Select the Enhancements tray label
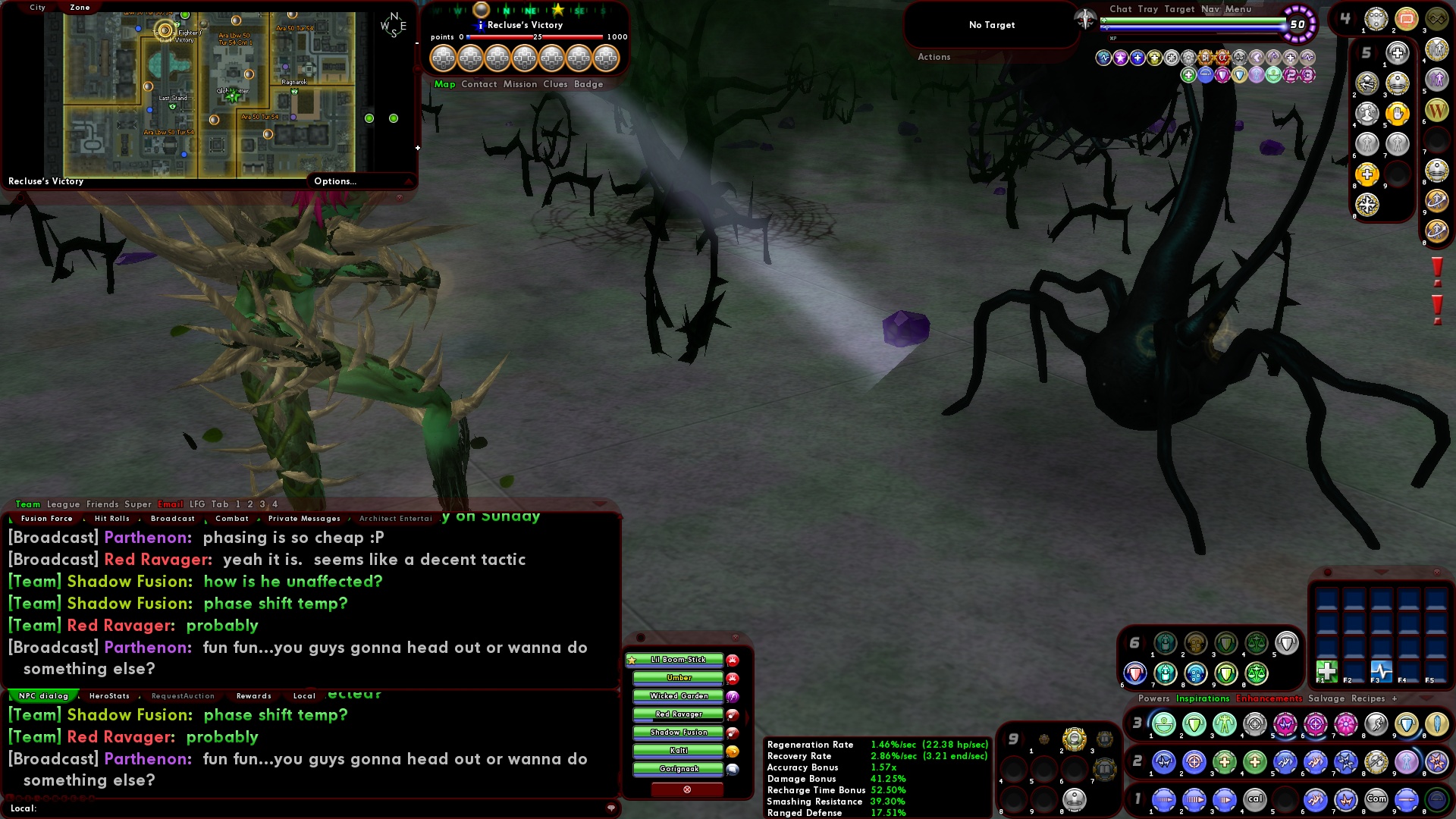Screen dimensions: 1456x819 click(x=1270, y=698)
